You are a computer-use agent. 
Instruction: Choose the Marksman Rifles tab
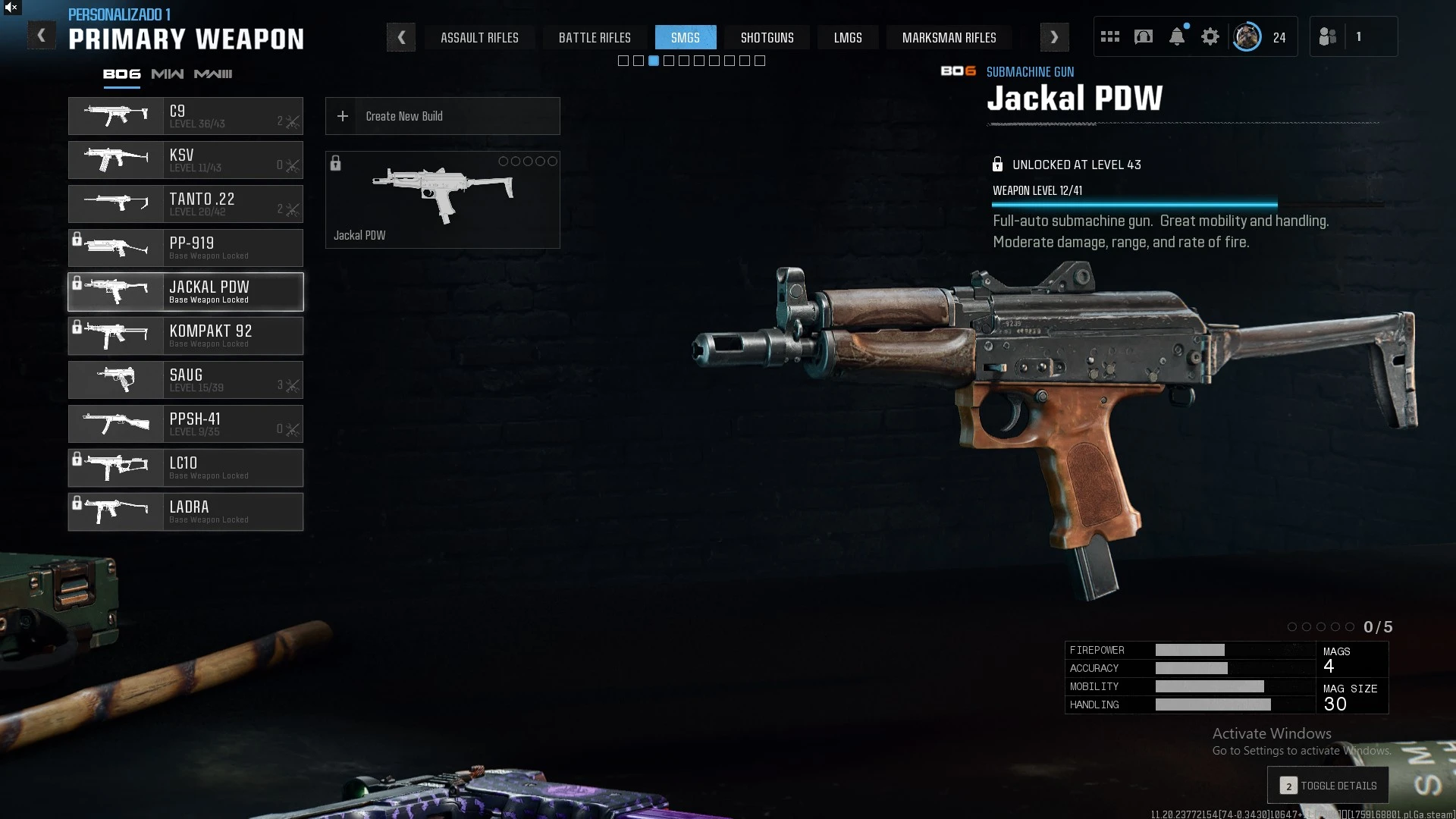949,37
